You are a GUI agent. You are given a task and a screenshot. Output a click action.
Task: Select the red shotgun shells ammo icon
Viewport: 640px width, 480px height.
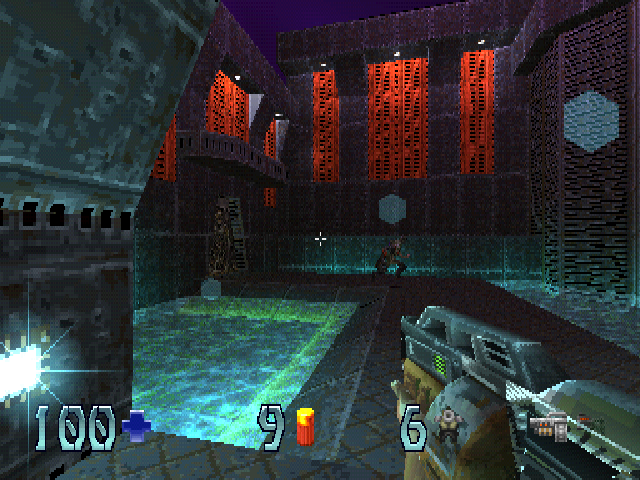tap(304, 427)
